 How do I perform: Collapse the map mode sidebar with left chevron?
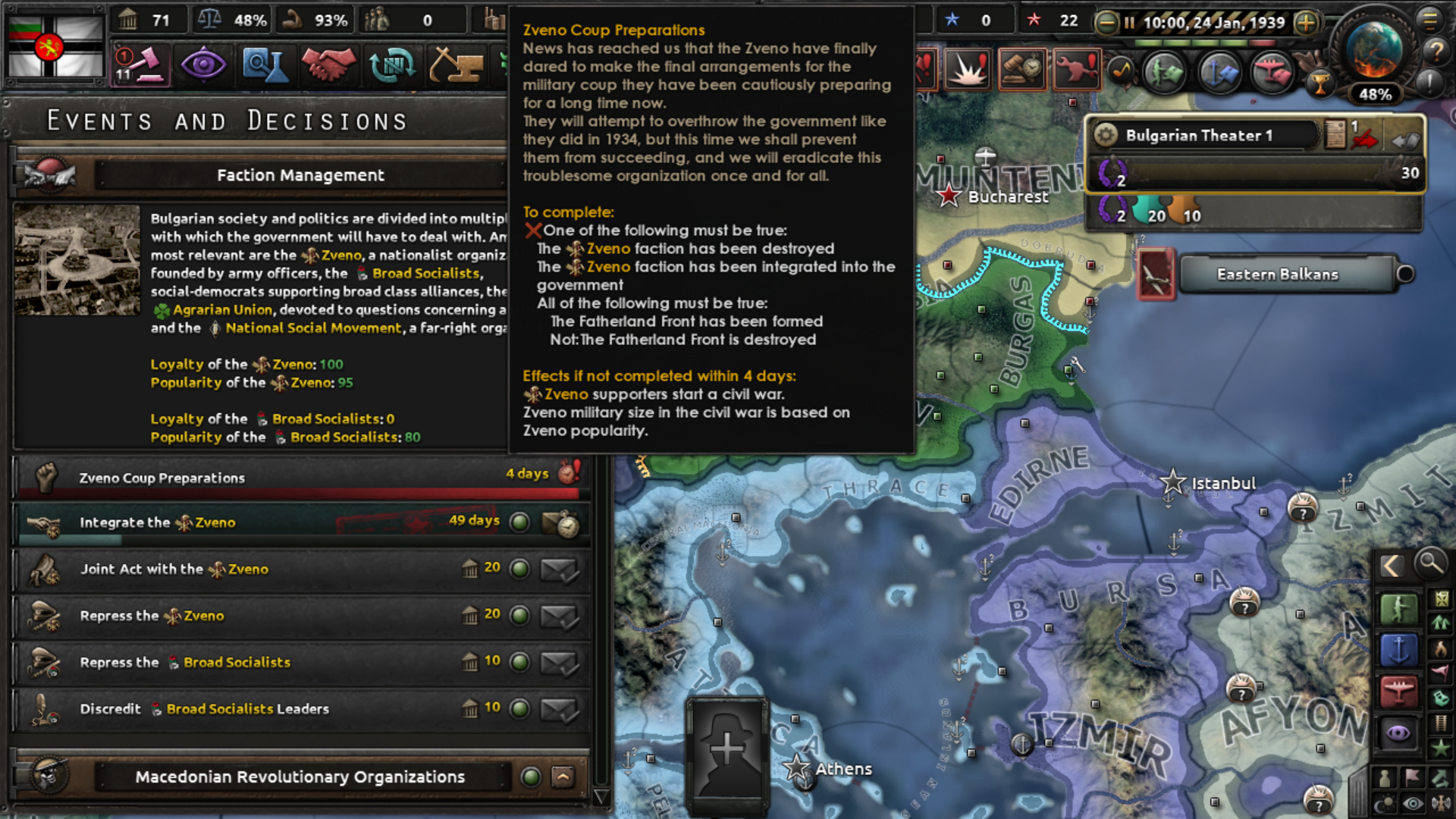click(1391, 565)
